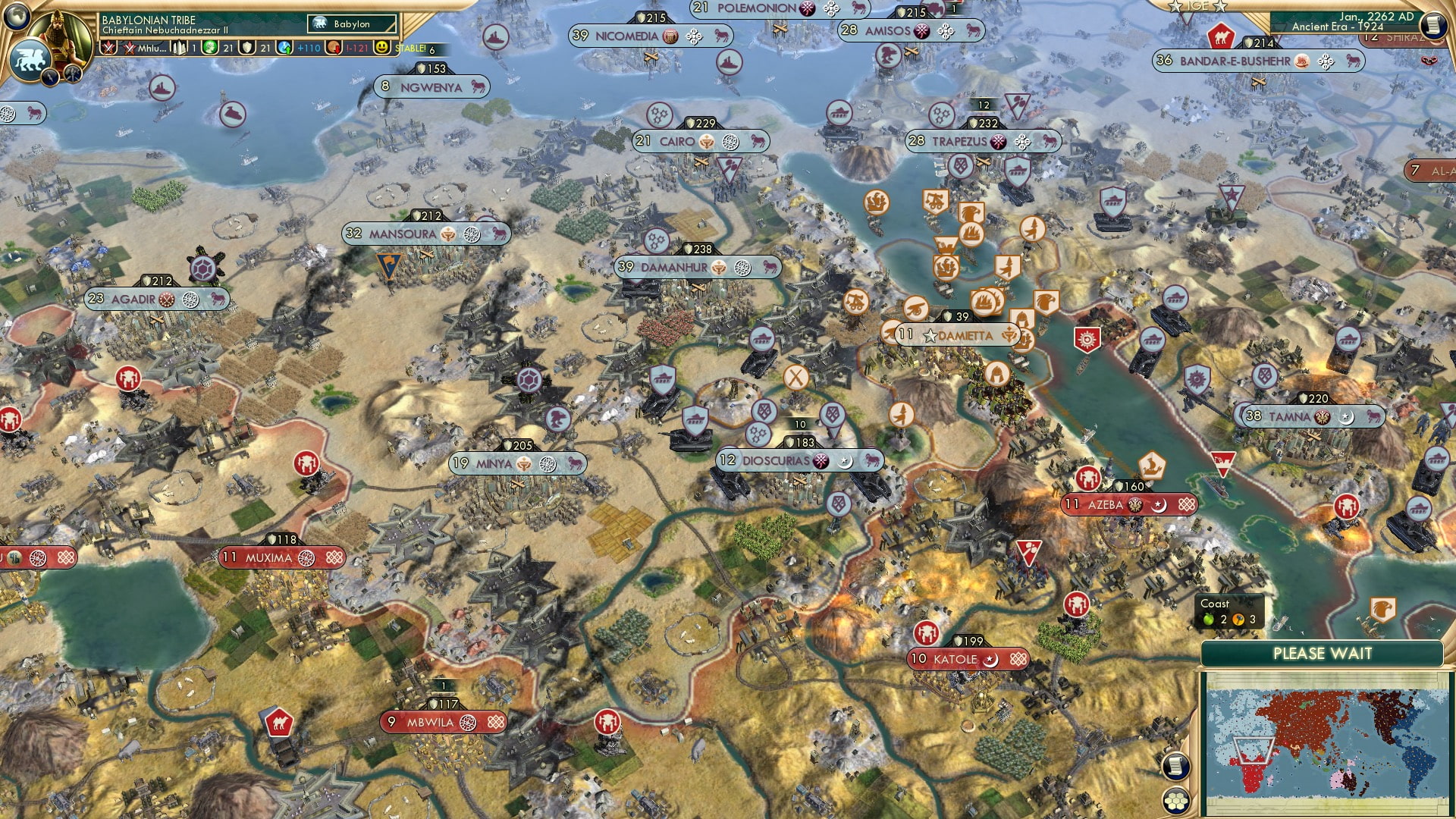The image size is (1456, 819).
Task: Open the smiley face stability indicator
Action: pyautogui.click(x=382, y=48)
